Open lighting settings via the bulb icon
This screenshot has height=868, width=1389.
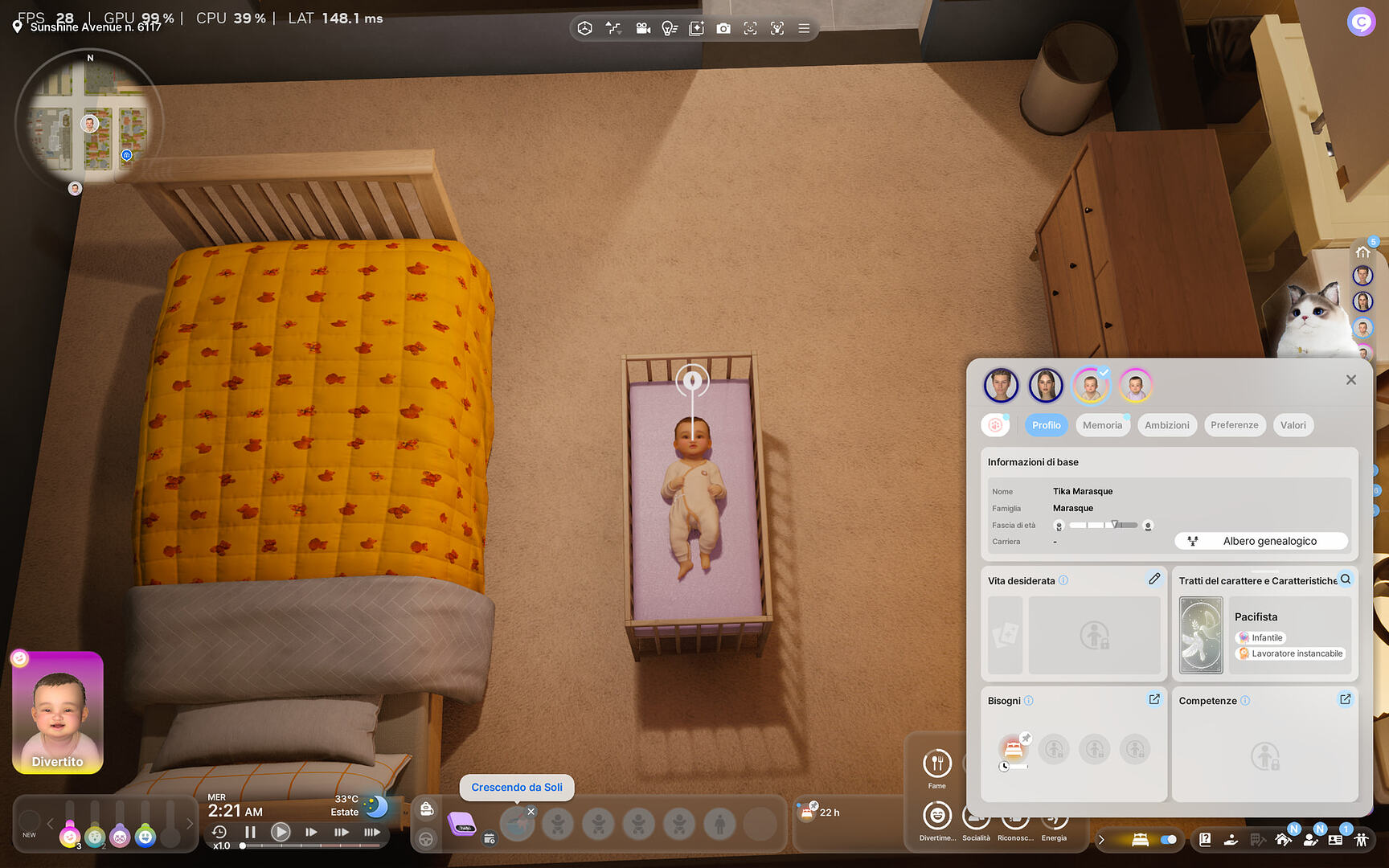pos(670,28)
